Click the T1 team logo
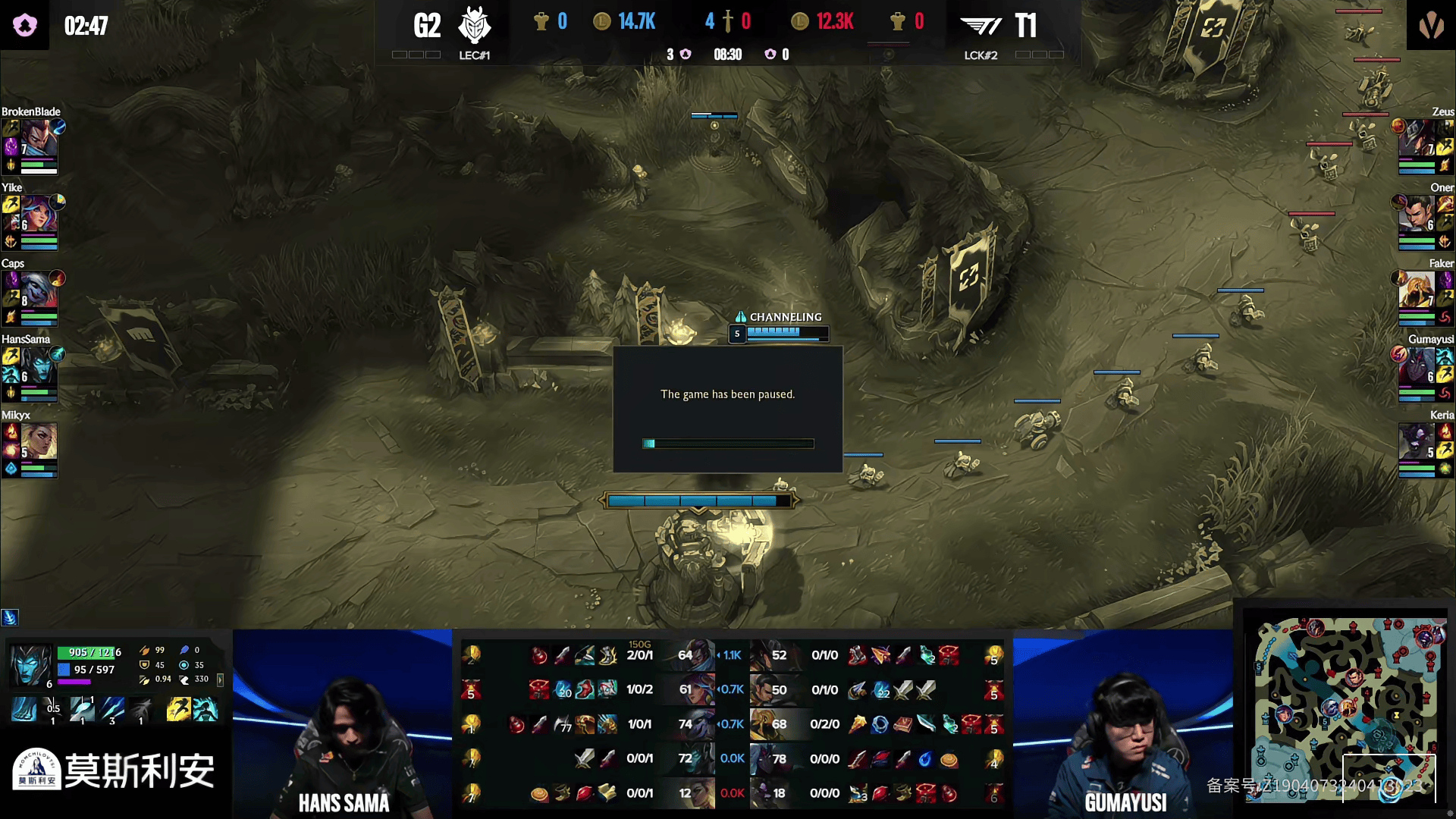The width and height of the screenshot is (1456, 819). tap(981, 26)
